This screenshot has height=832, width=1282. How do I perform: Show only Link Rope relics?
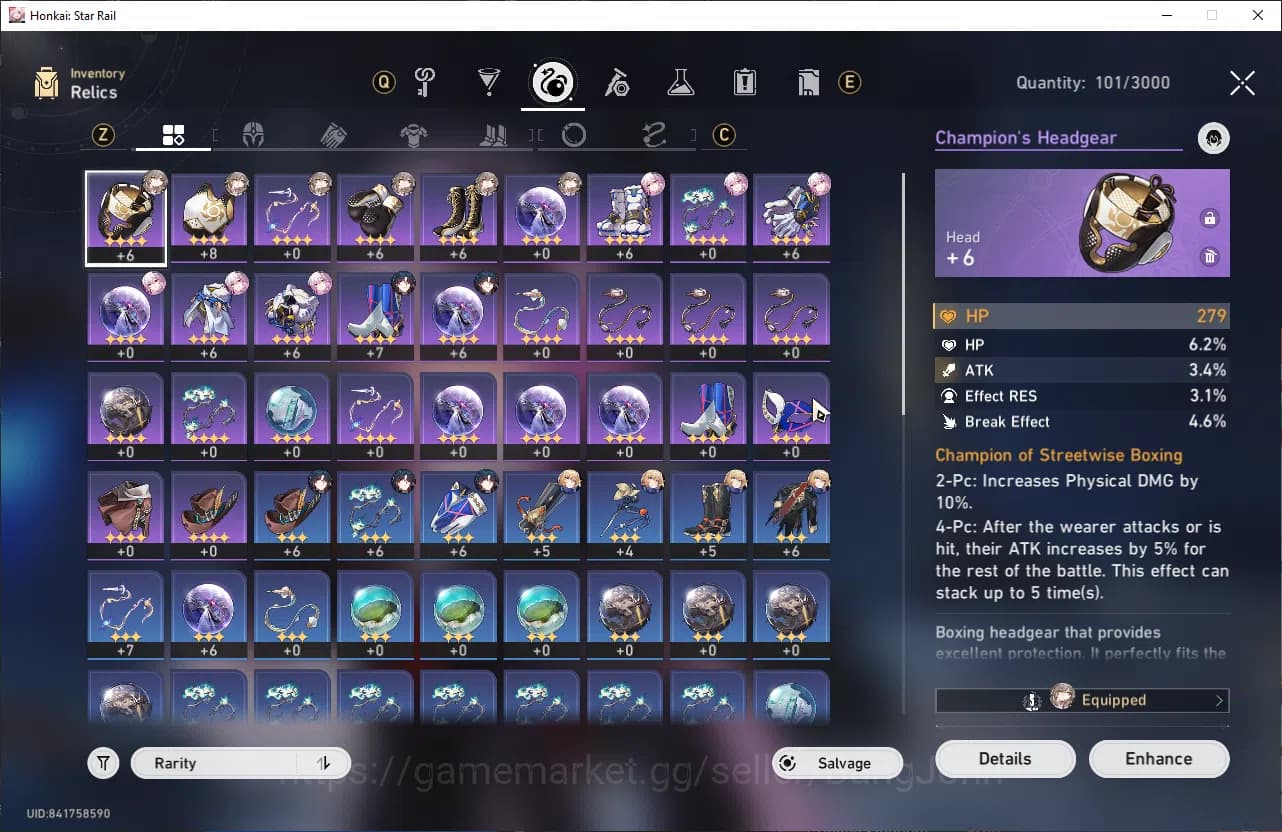point(654,135)
